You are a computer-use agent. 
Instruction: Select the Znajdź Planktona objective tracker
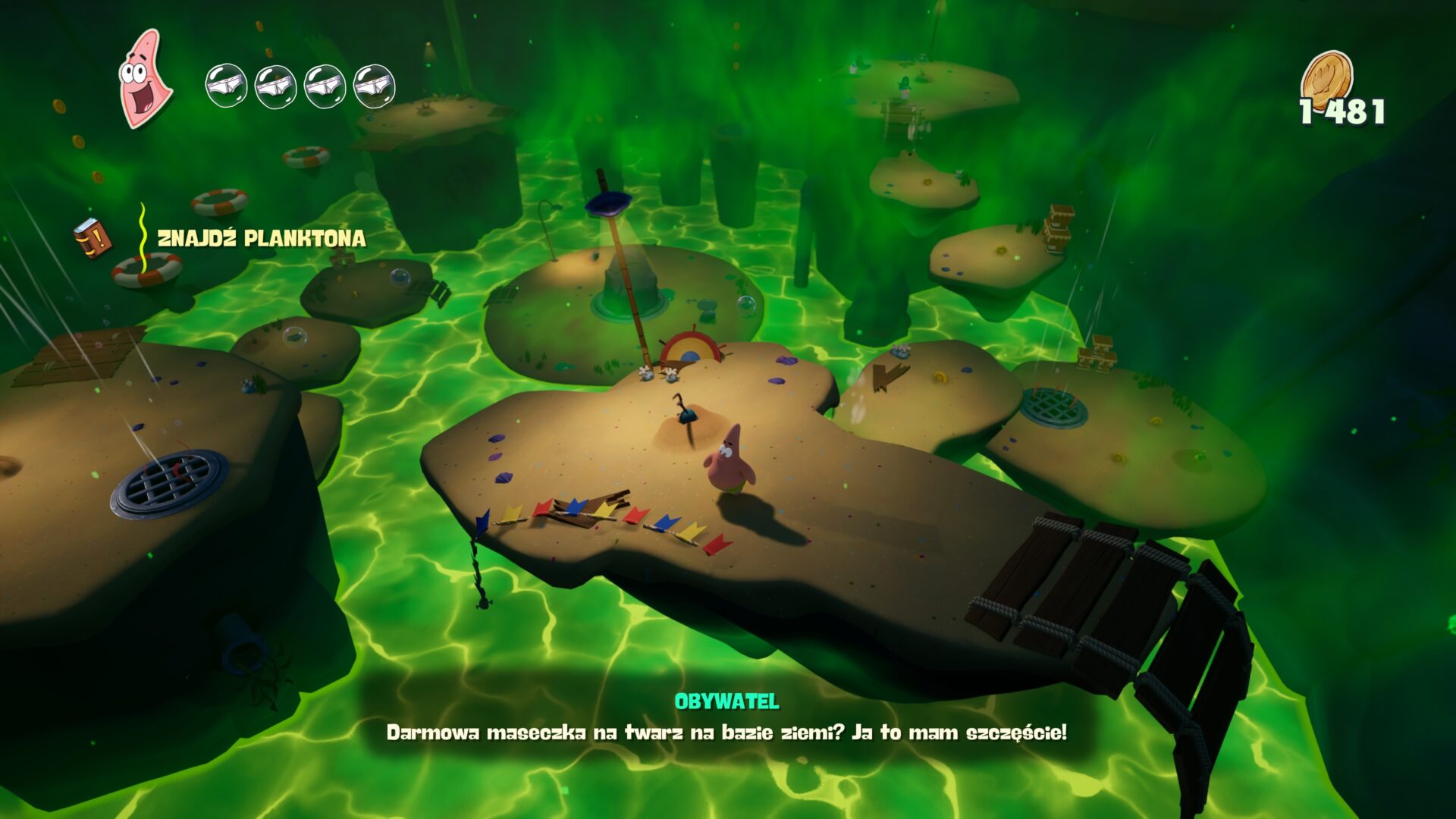[x=261, y=239]
